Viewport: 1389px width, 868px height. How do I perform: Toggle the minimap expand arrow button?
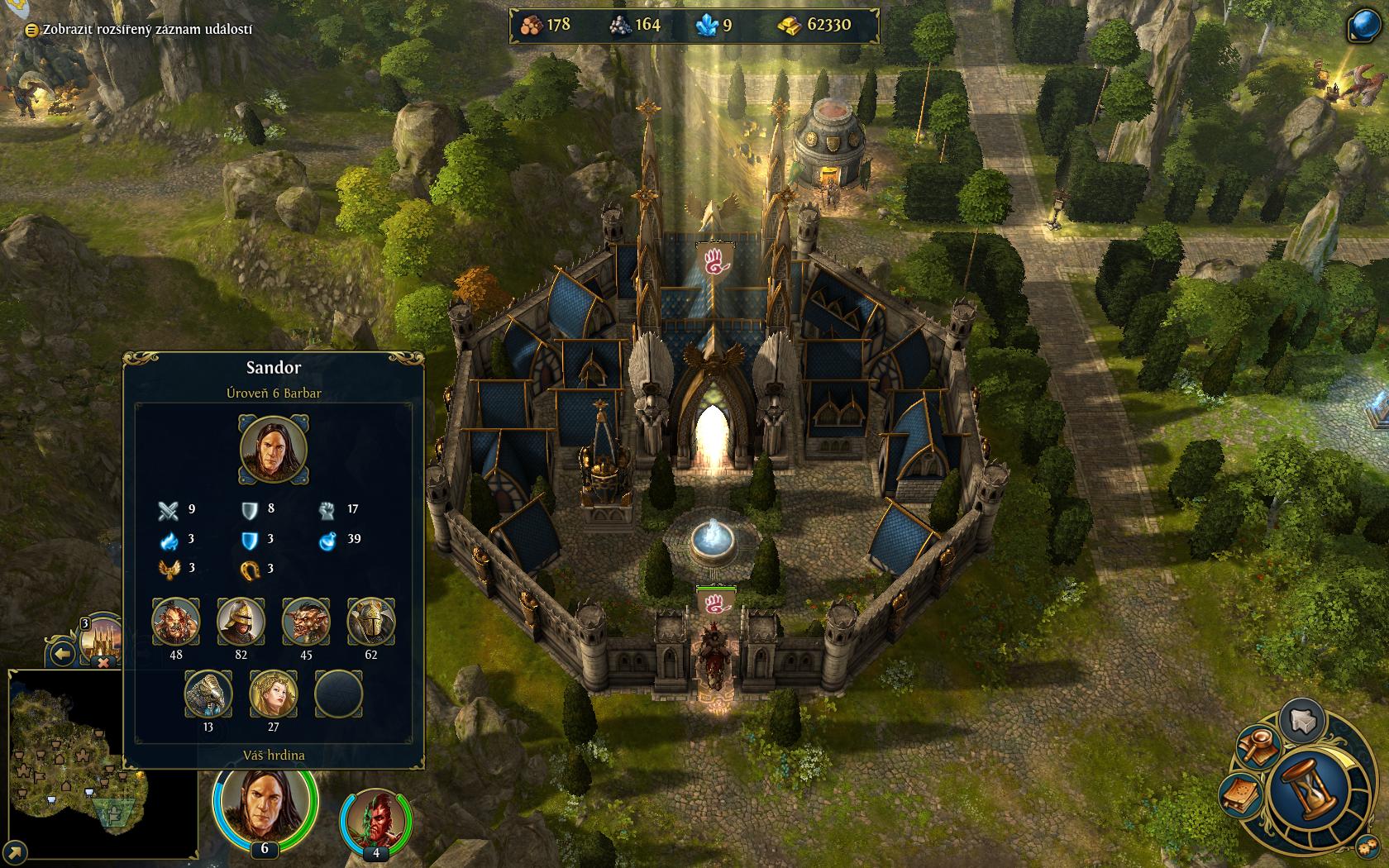[x=14, y=851]
